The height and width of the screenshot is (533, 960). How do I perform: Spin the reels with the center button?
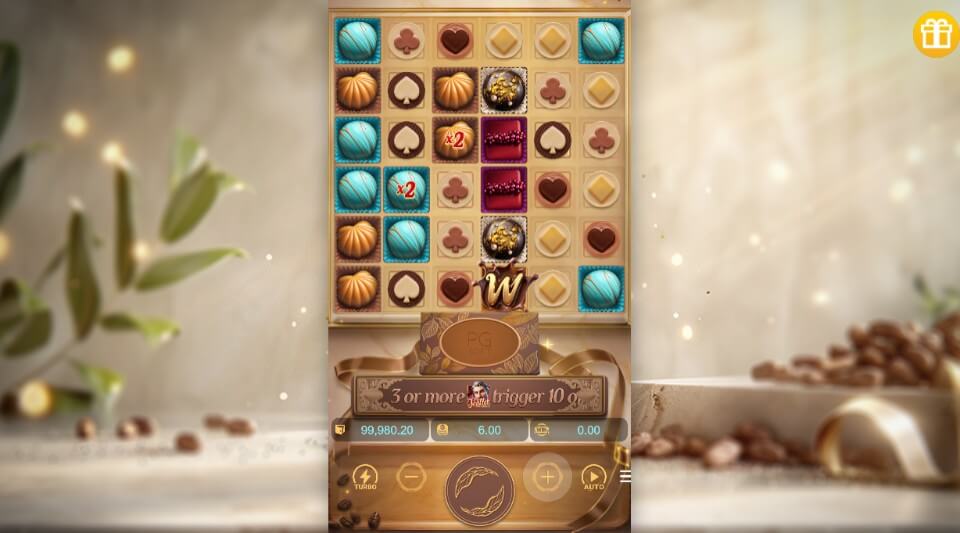[x=479, y=489]
